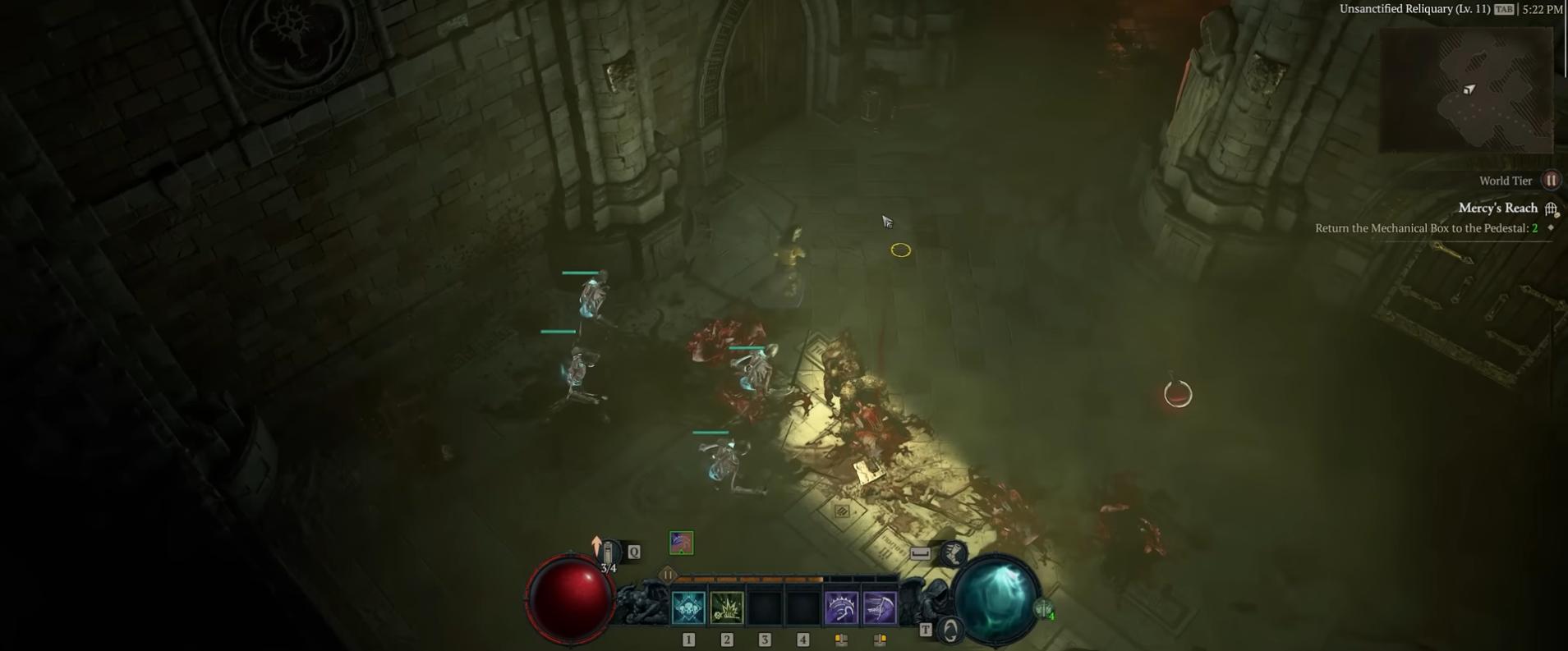Cast the Corpse Explosion skill
The height and width of the screenshot is (651, 1568).
click(727, 608)
